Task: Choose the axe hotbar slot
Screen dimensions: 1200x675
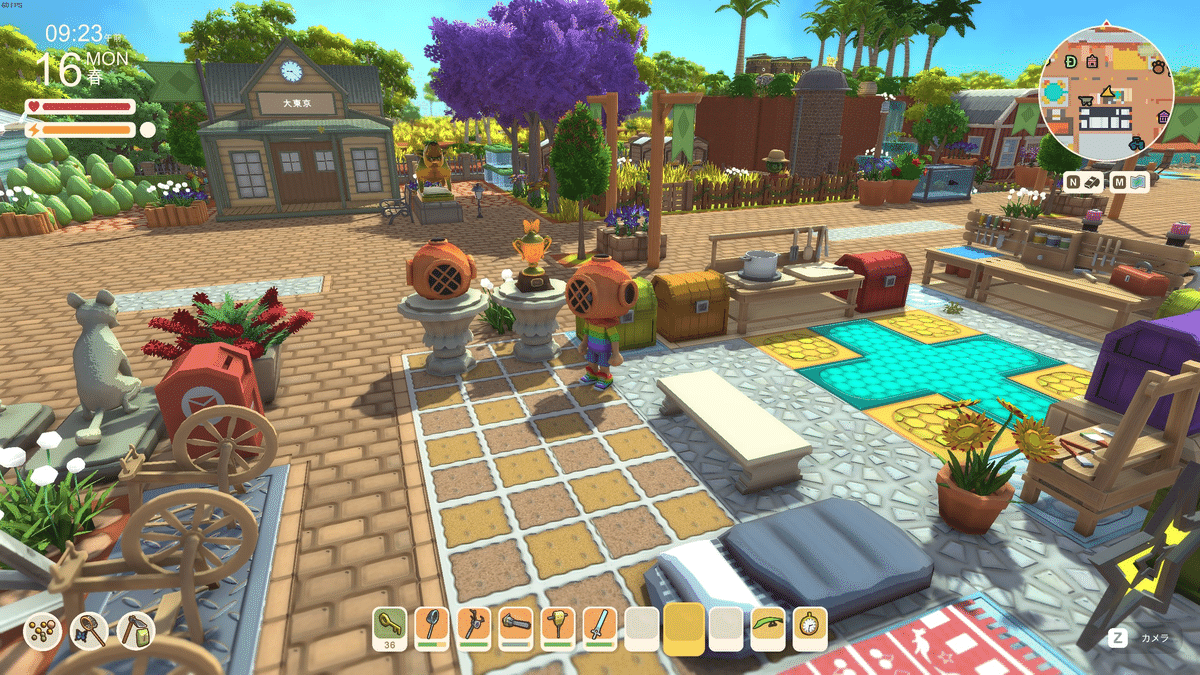Action: coord(473,626)
